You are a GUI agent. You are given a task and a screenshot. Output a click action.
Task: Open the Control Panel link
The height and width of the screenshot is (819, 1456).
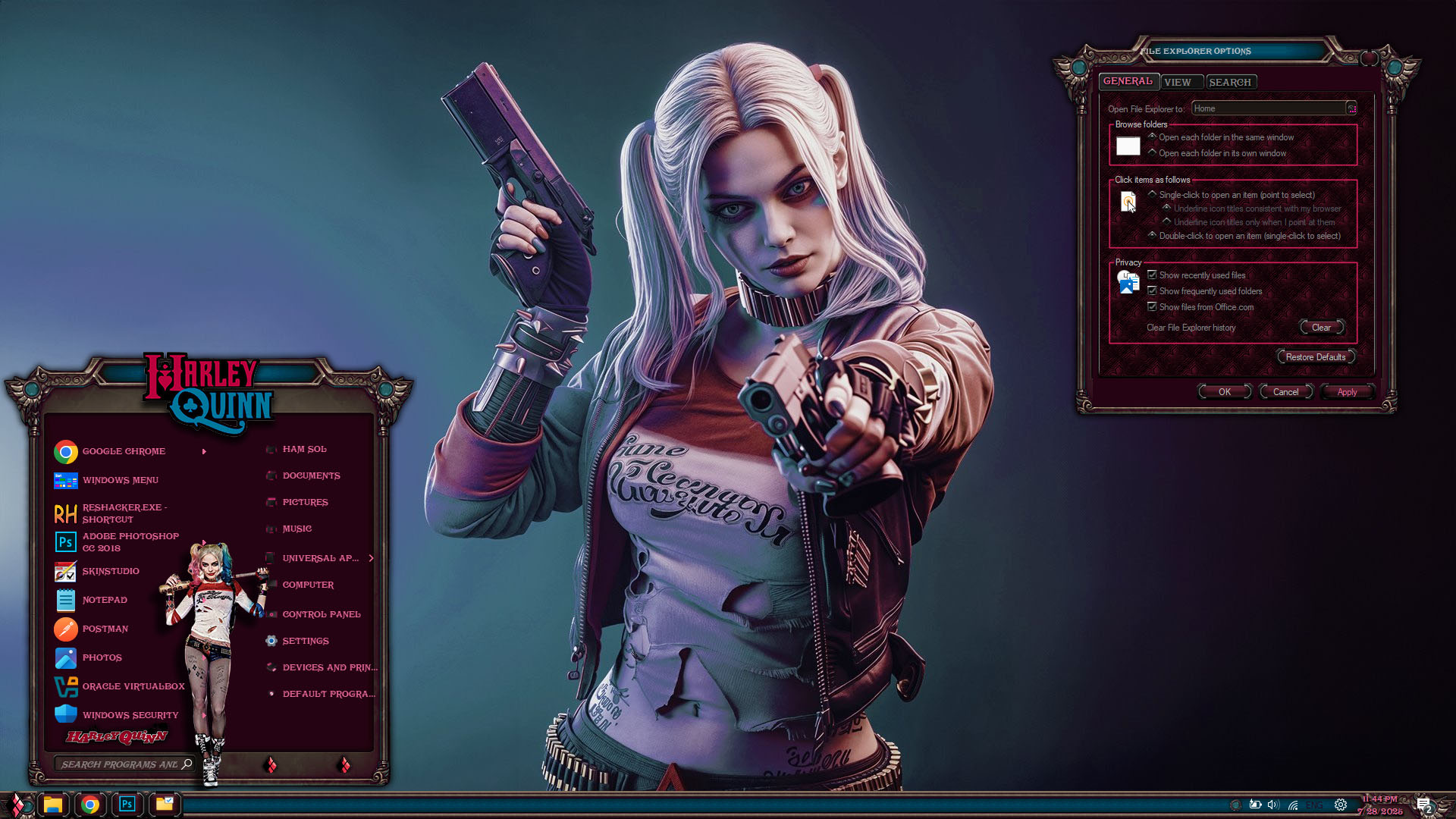[x=321, y=614]
